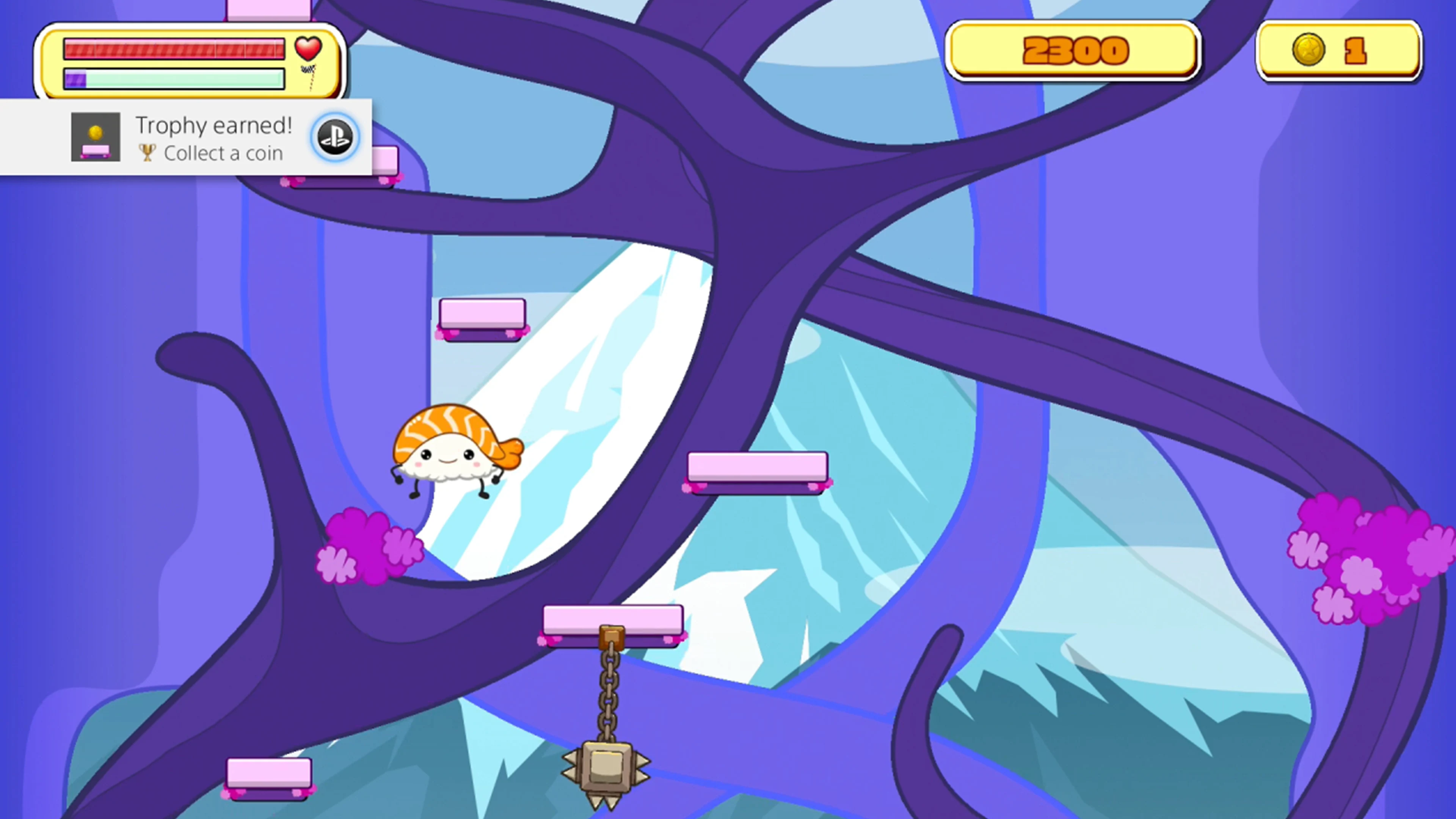Dismiss the Trophy earned notification
Viewport: 1456px width, 819px height.
point(187,136)
